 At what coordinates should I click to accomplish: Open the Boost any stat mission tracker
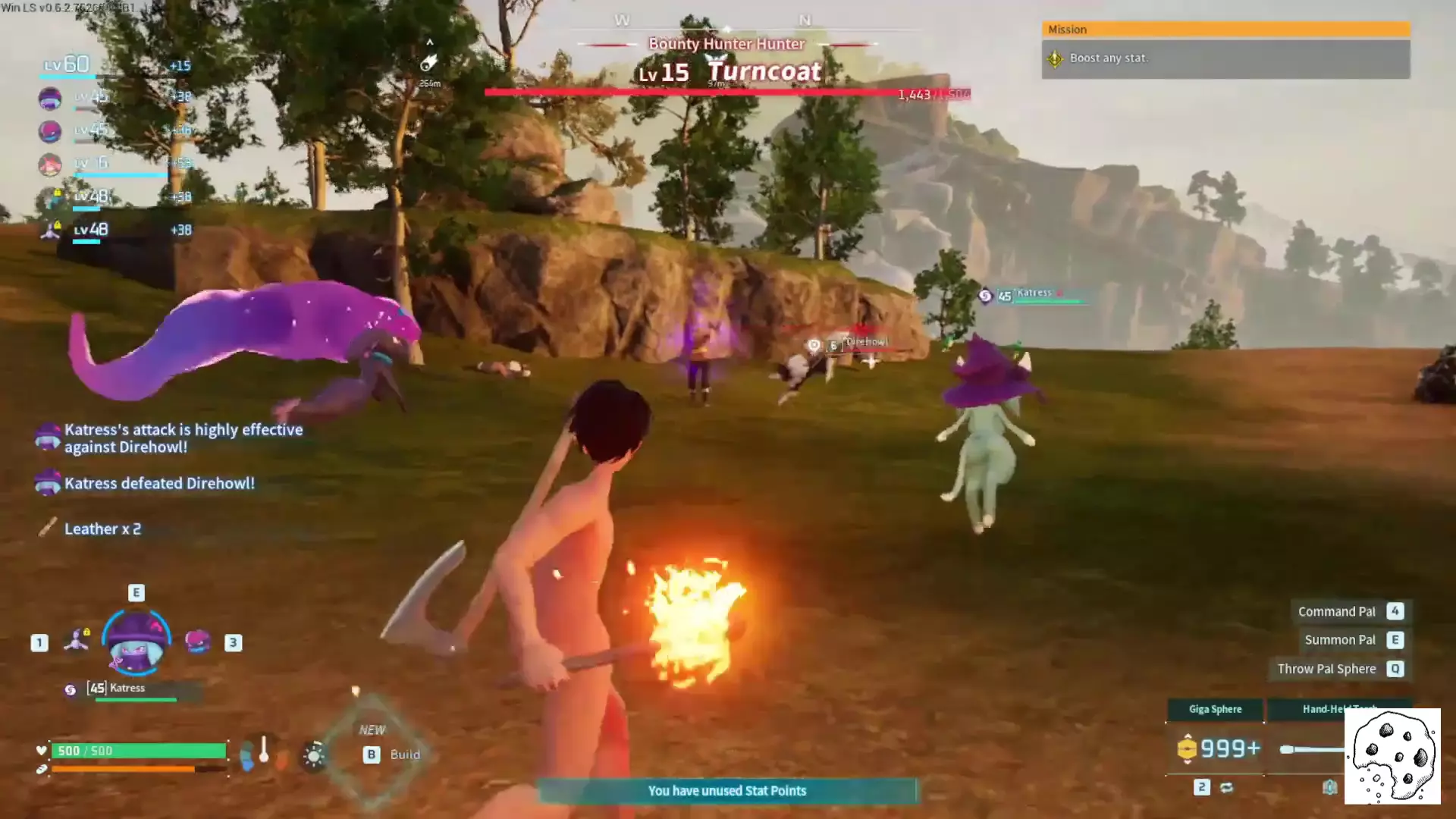click(1225, 58)
